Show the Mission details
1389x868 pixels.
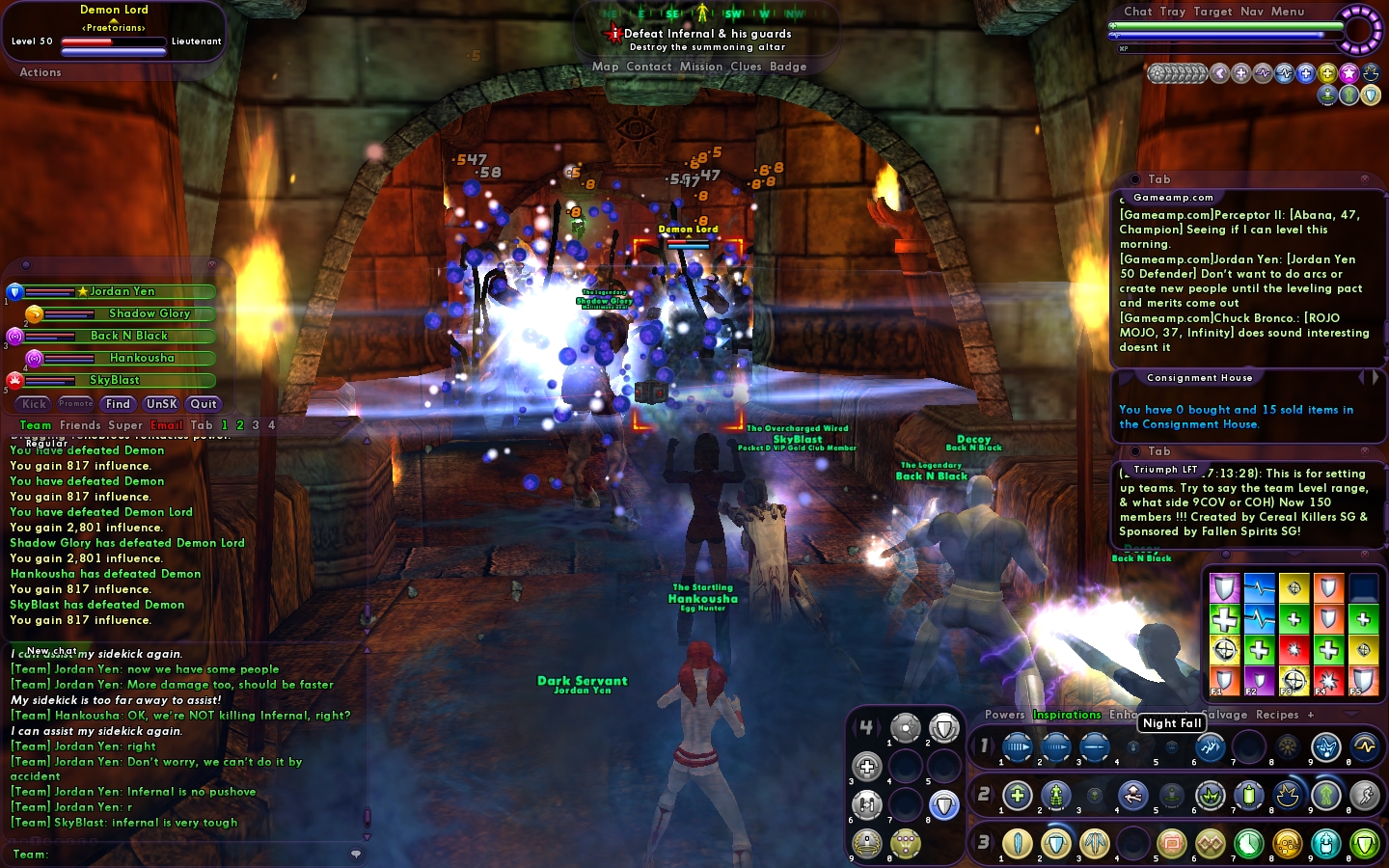(x=700, y=67)
